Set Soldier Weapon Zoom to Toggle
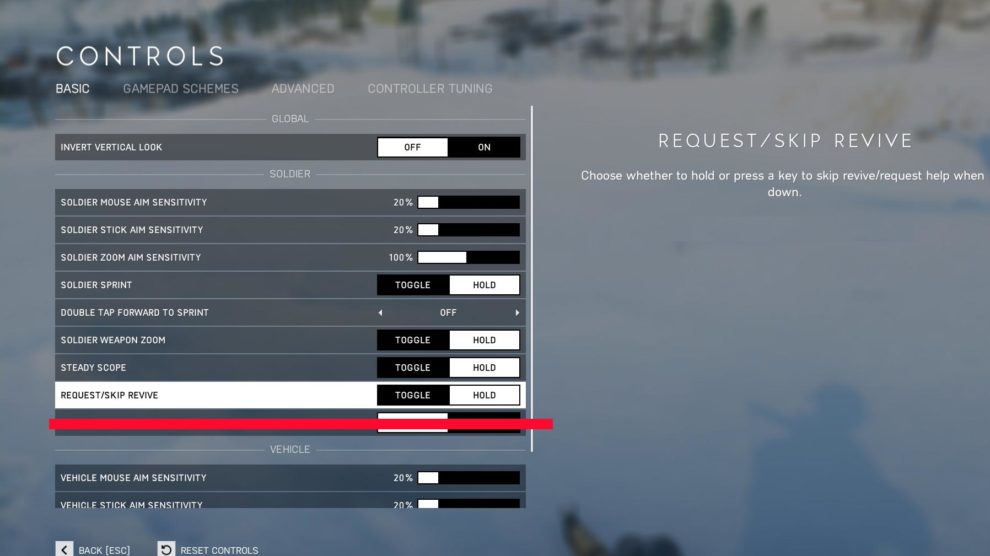The image size is (990, 556). click(x=412, y=340)
